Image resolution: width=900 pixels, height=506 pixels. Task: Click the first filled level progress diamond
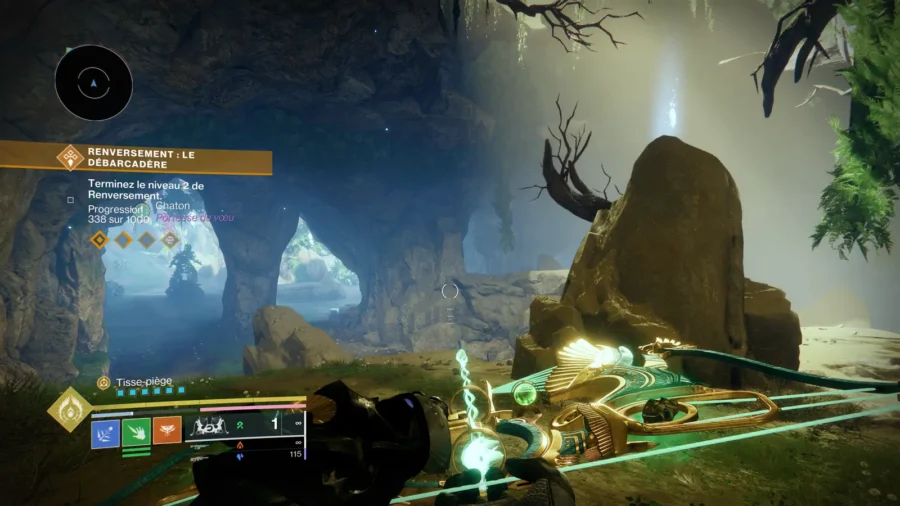point(99,240)
